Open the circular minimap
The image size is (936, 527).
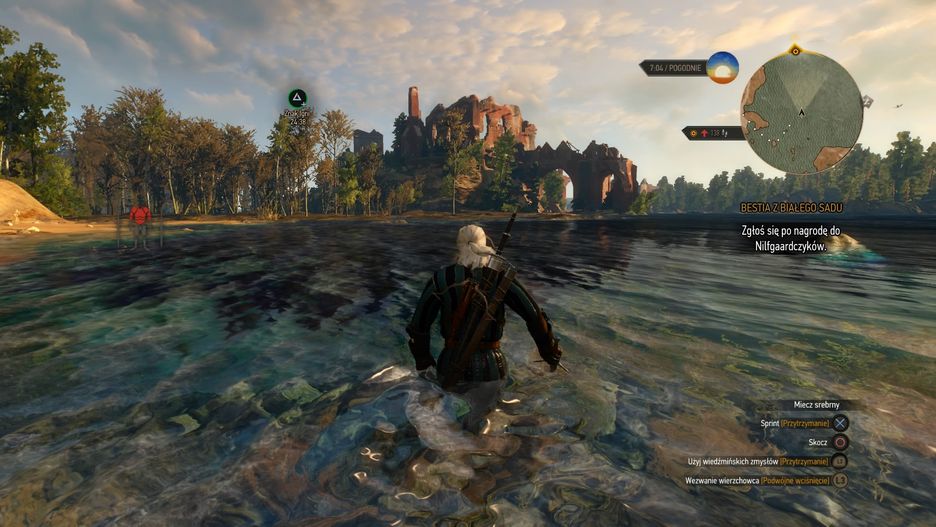coord(801,112)
